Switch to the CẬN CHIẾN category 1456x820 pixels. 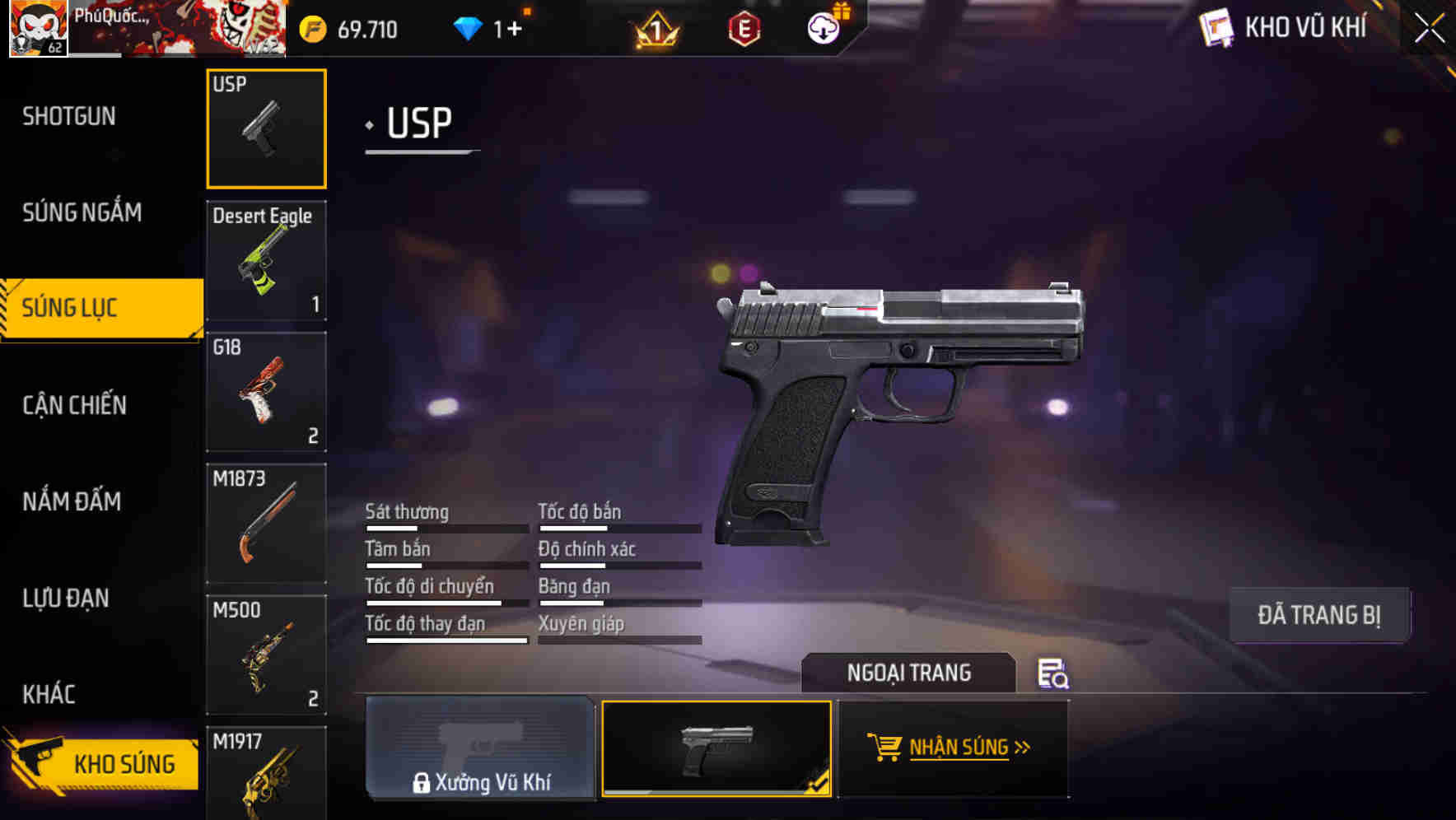pos(72,405)
